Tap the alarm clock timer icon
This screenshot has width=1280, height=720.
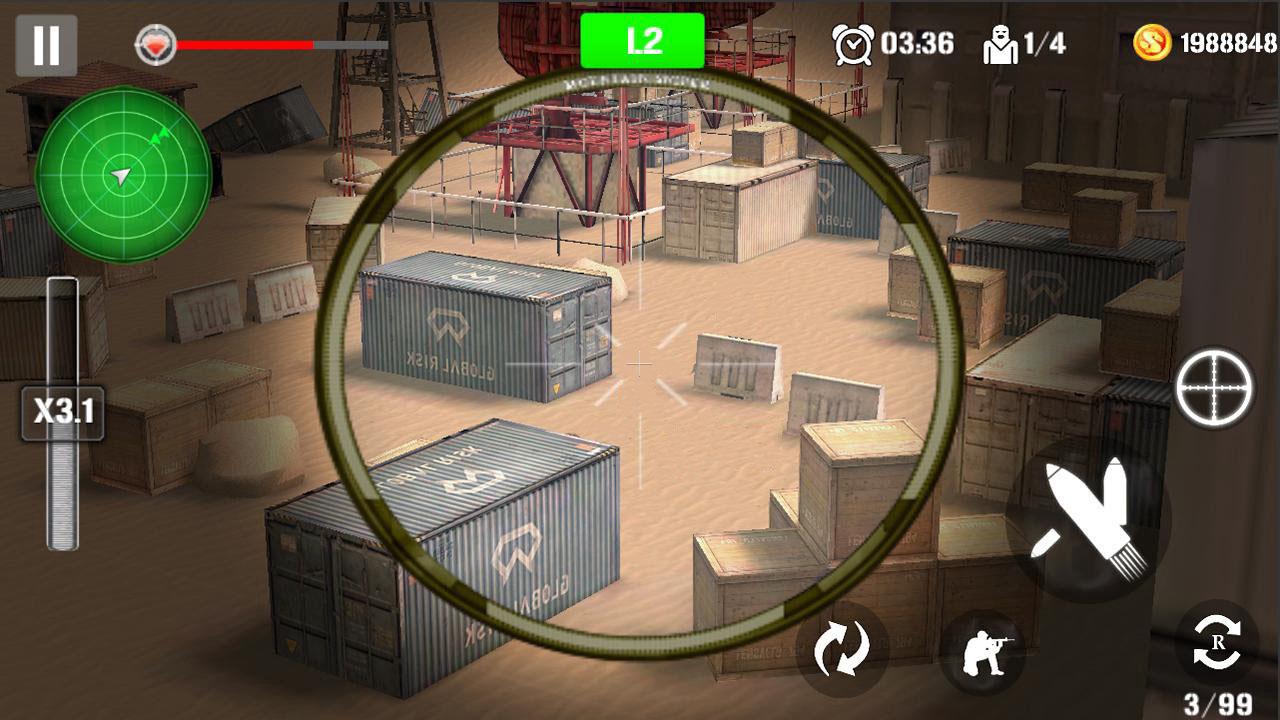[x=852, y=44]
